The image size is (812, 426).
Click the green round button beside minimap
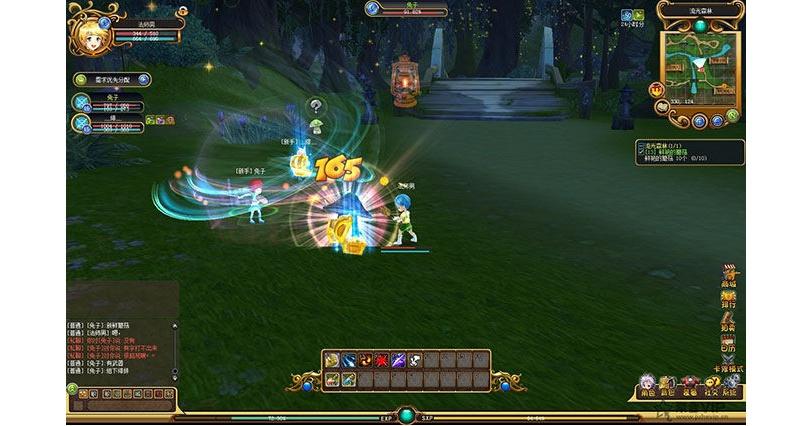[x=733, y=115]
